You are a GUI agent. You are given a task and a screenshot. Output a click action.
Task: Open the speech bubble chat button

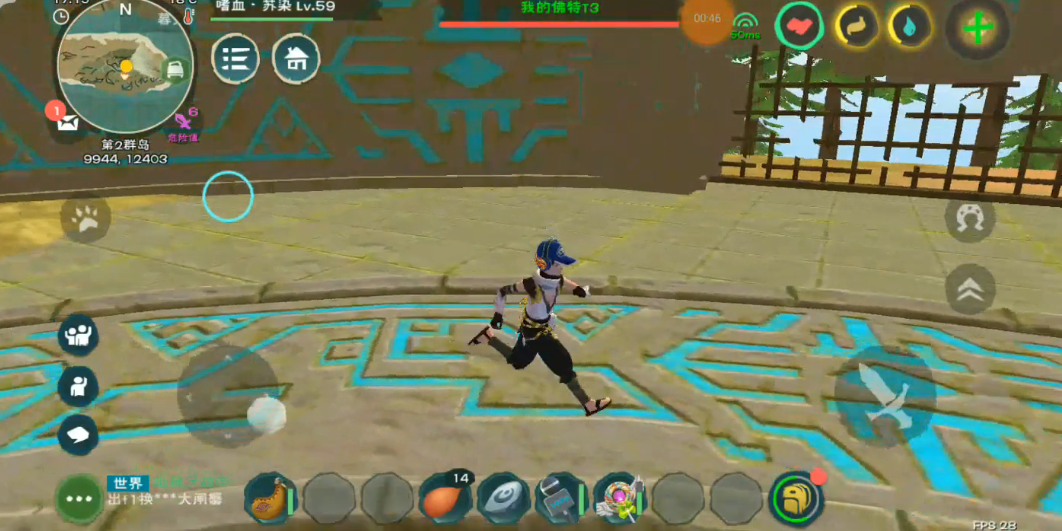(x=78, y=434)
